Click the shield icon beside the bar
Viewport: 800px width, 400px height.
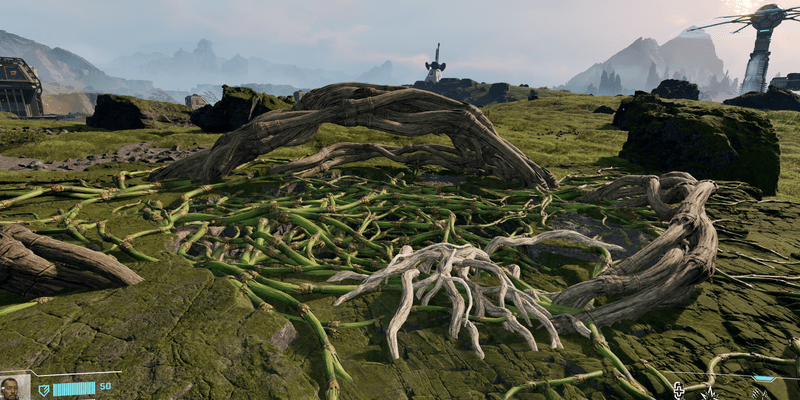43,389
